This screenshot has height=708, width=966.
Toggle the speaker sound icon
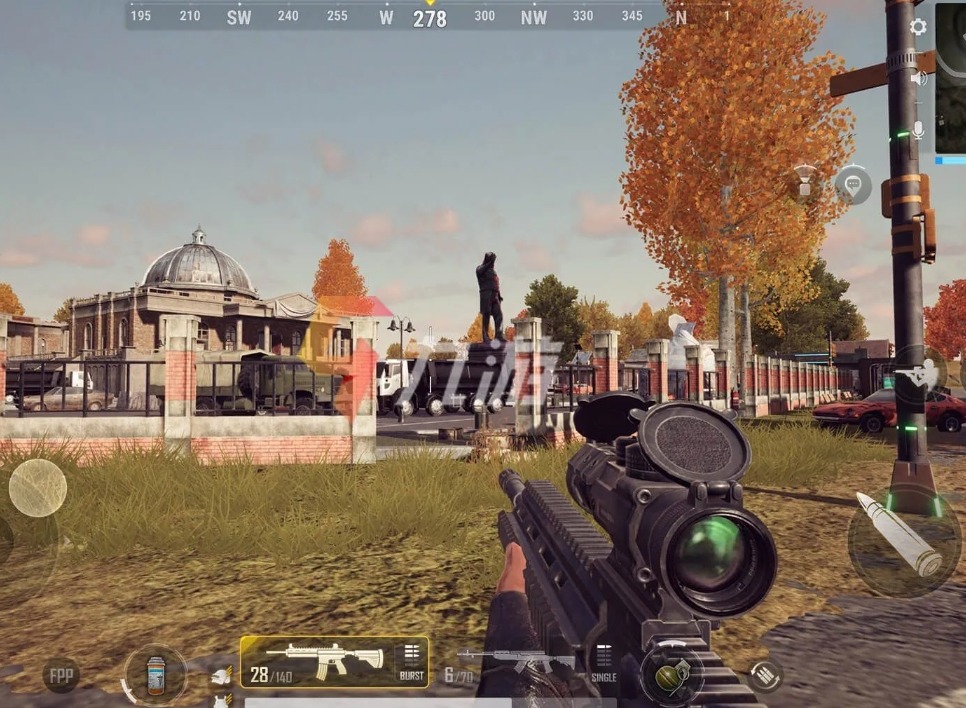(918, 78)
